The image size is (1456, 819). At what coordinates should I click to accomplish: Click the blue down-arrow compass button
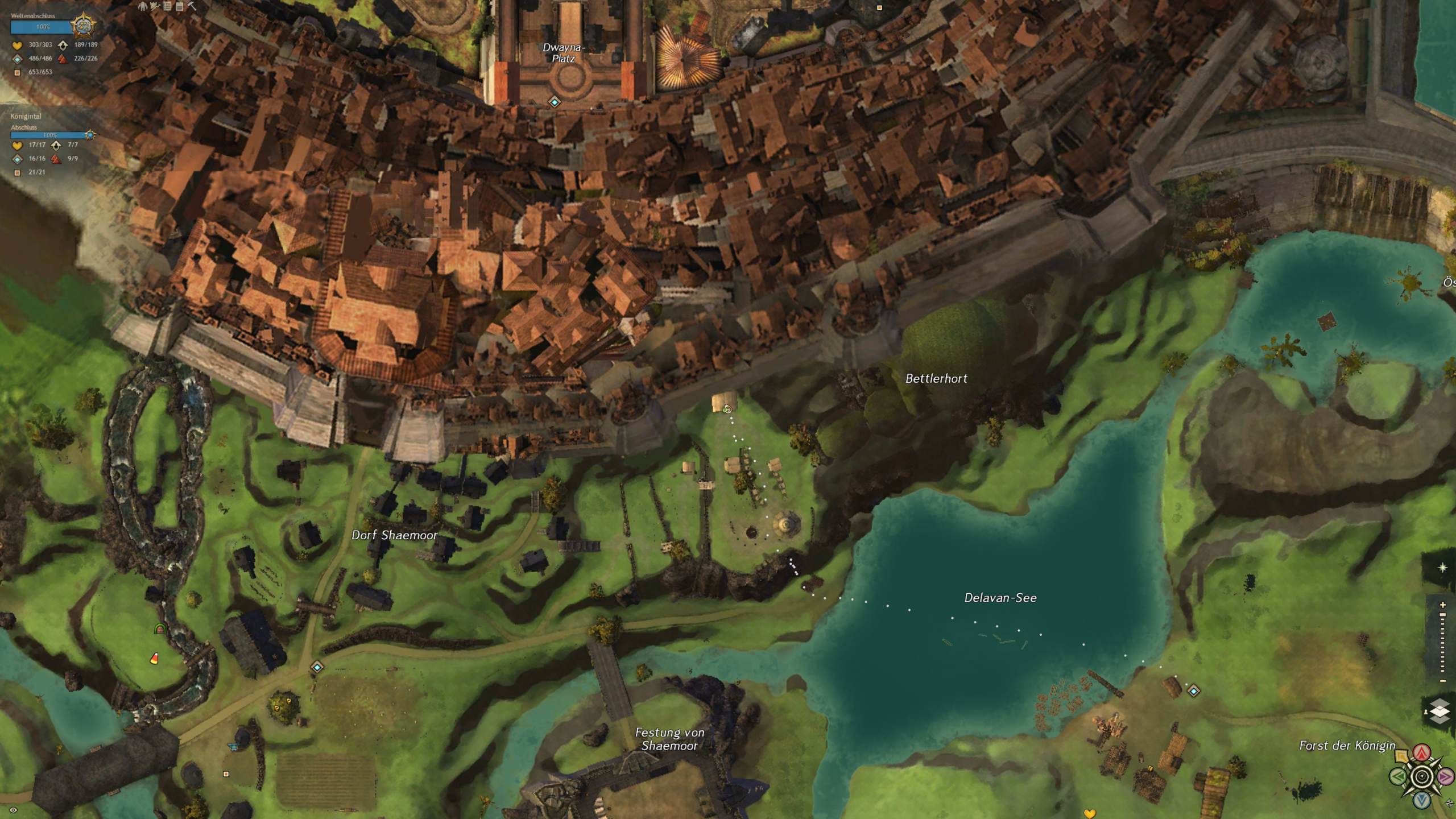pos(1422,800)
